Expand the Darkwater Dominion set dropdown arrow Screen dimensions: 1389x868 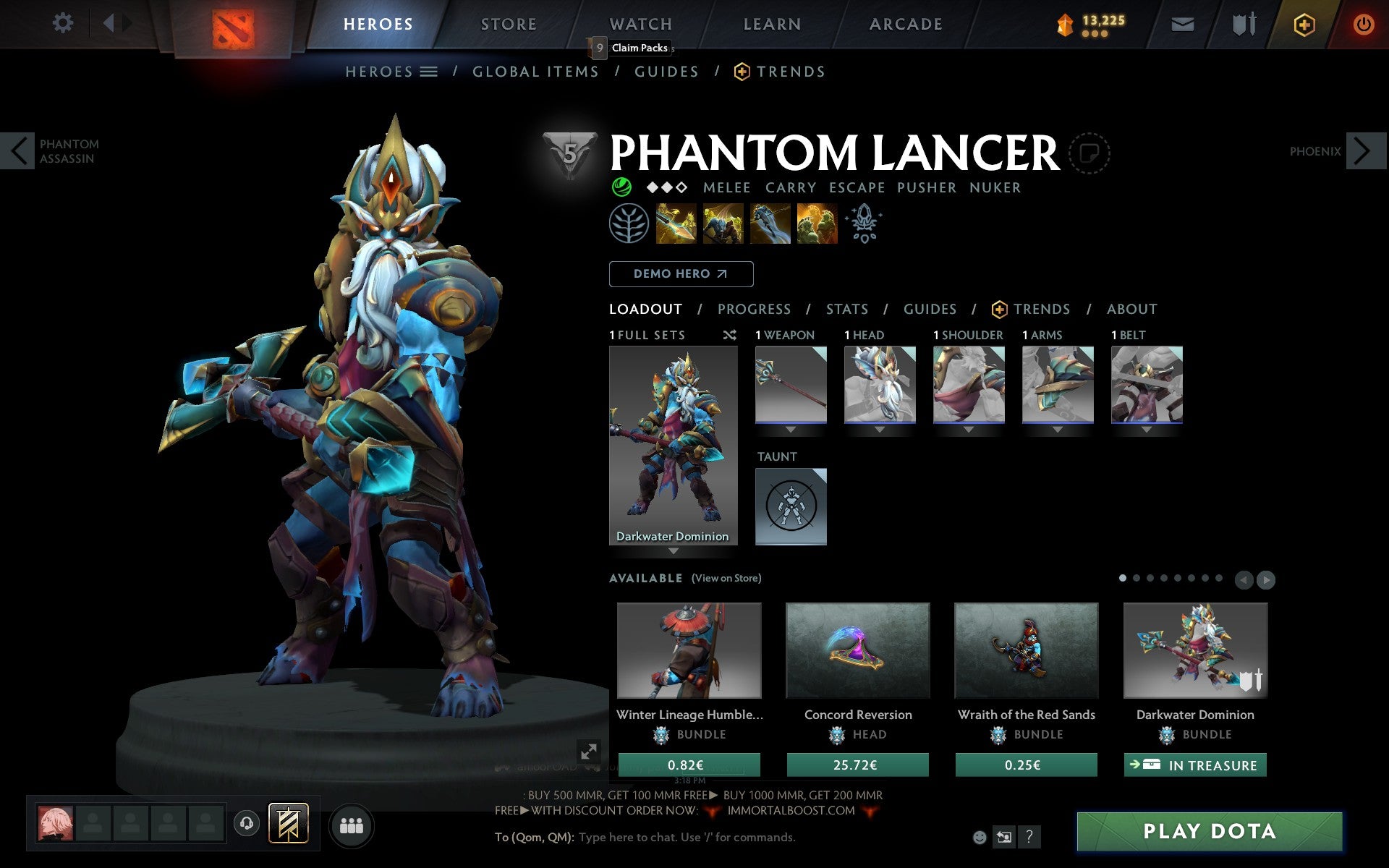[674, 550]
